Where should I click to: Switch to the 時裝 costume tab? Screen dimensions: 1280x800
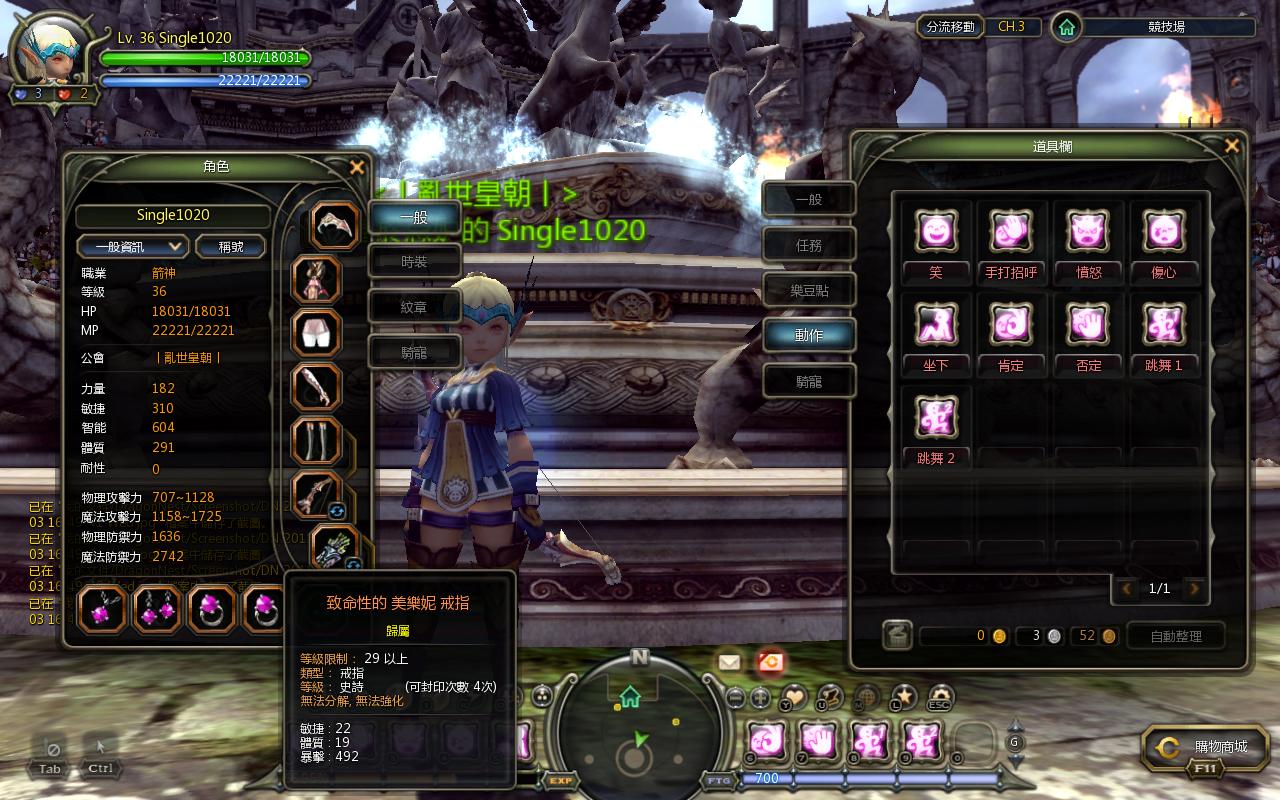(414, 261)
